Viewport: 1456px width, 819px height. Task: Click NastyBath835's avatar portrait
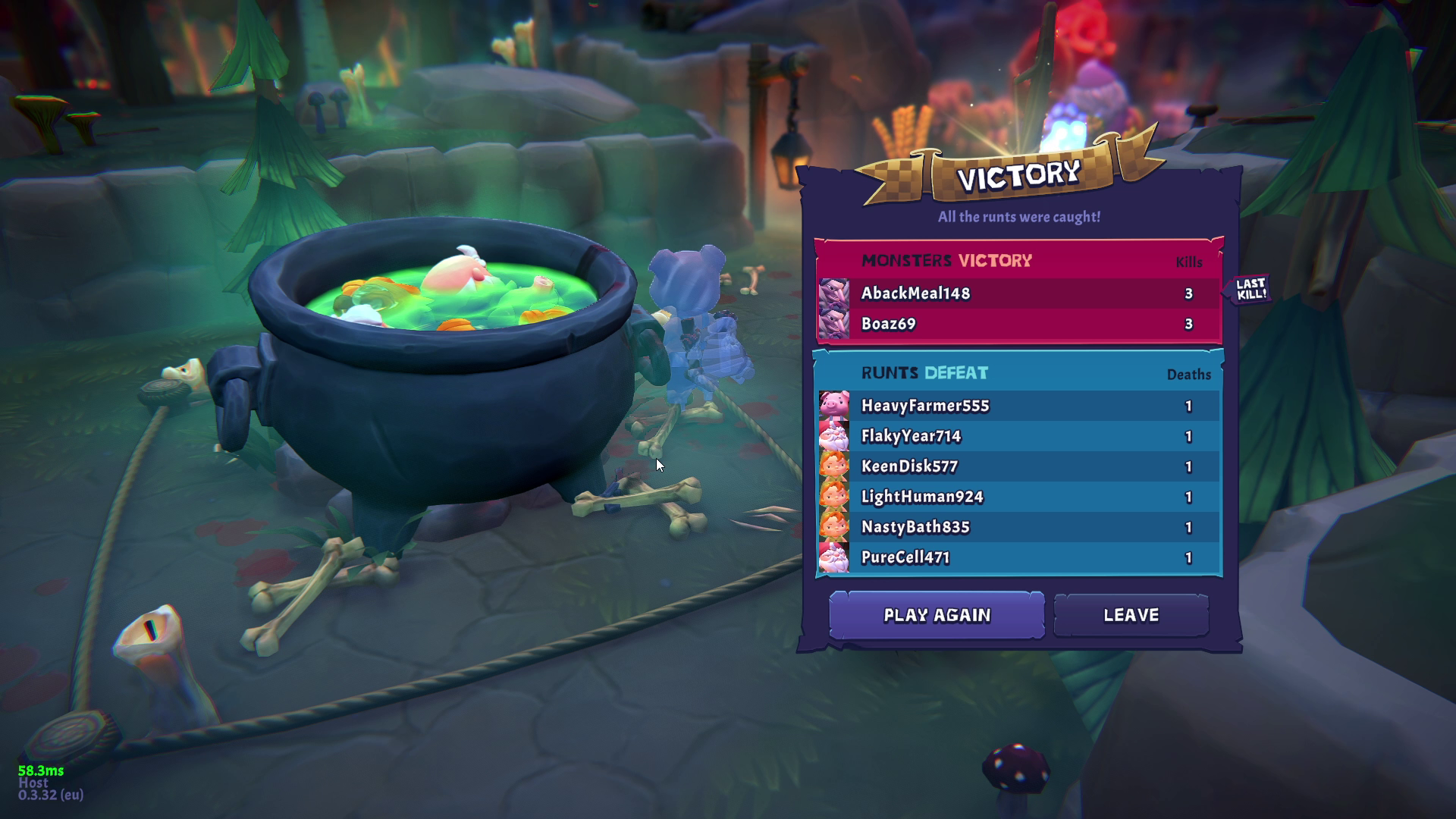click(833, 527)
